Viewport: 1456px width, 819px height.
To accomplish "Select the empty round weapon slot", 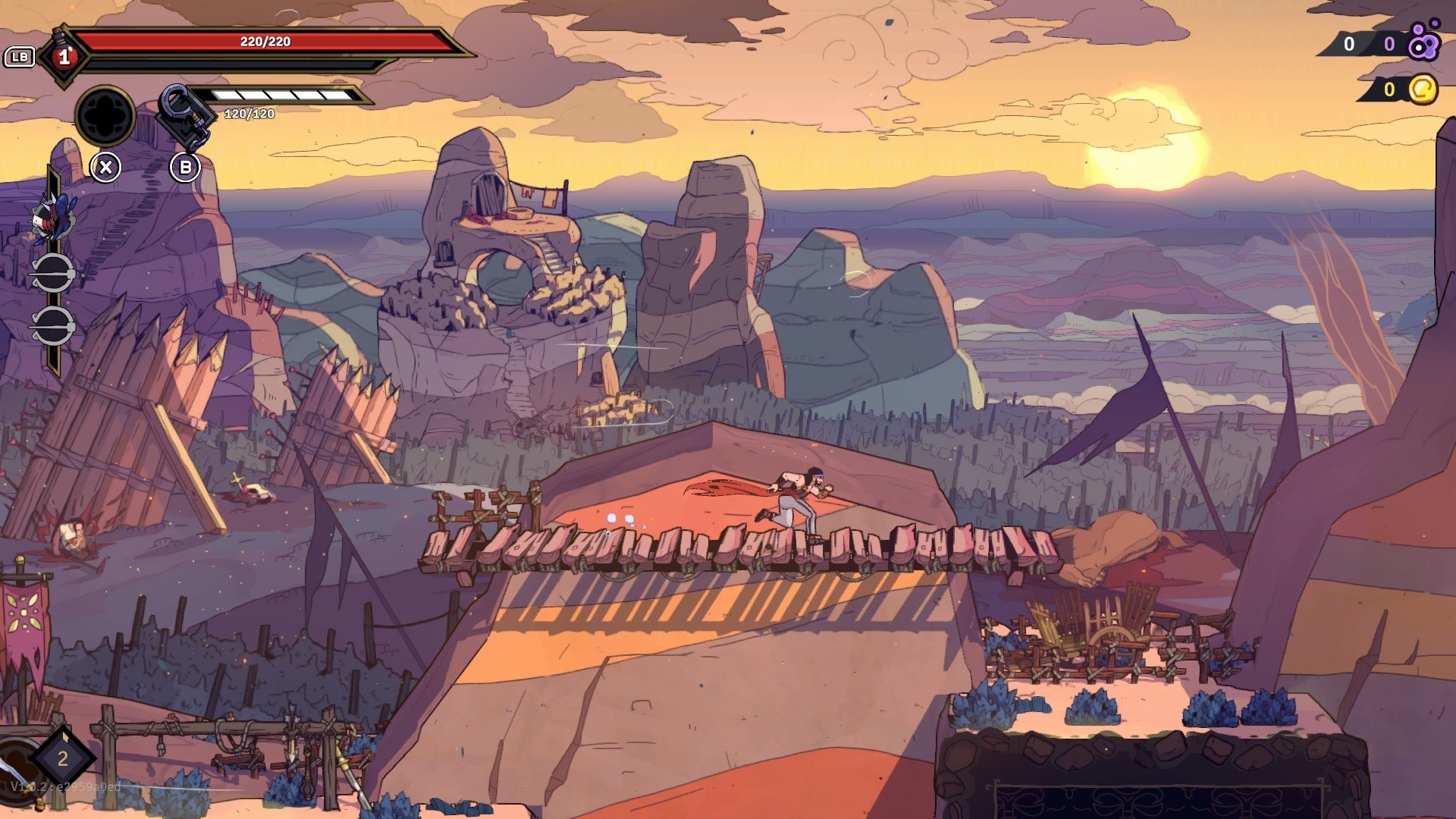I will coord(105,116).
